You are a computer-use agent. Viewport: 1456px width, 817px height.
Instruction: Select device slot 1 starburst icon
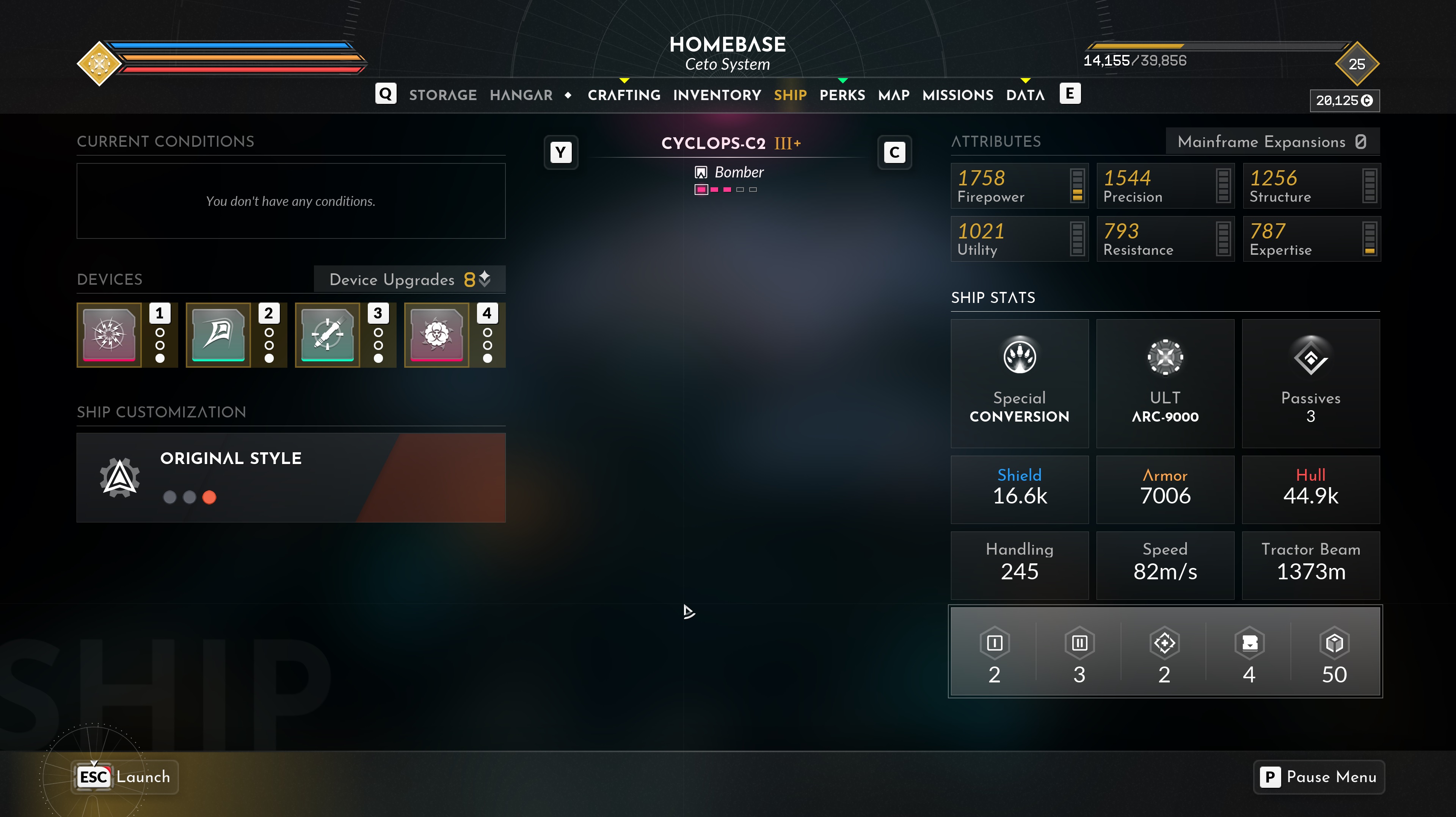click(x=109, y=335)
